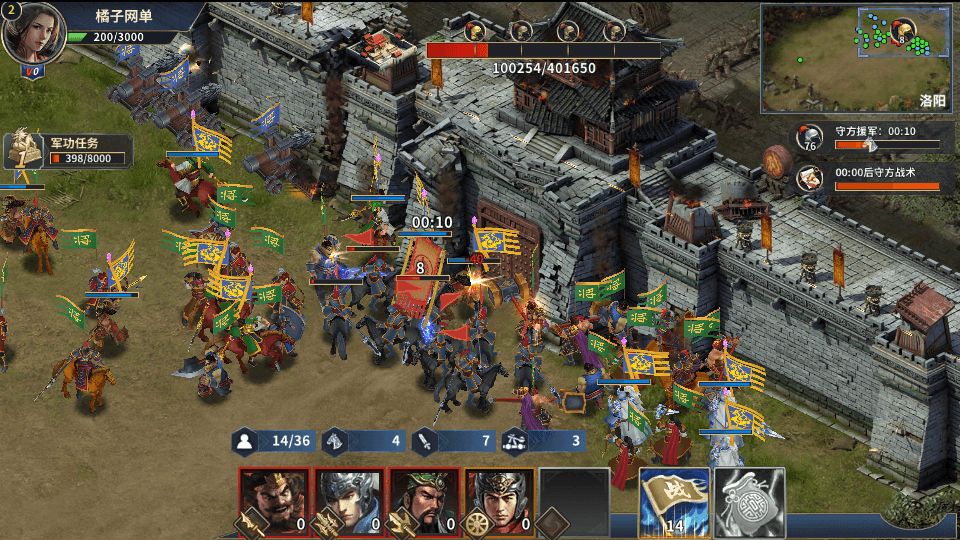Click the 洛阳 battlefield minimap
960x540 pixels.
pos(858,57)
